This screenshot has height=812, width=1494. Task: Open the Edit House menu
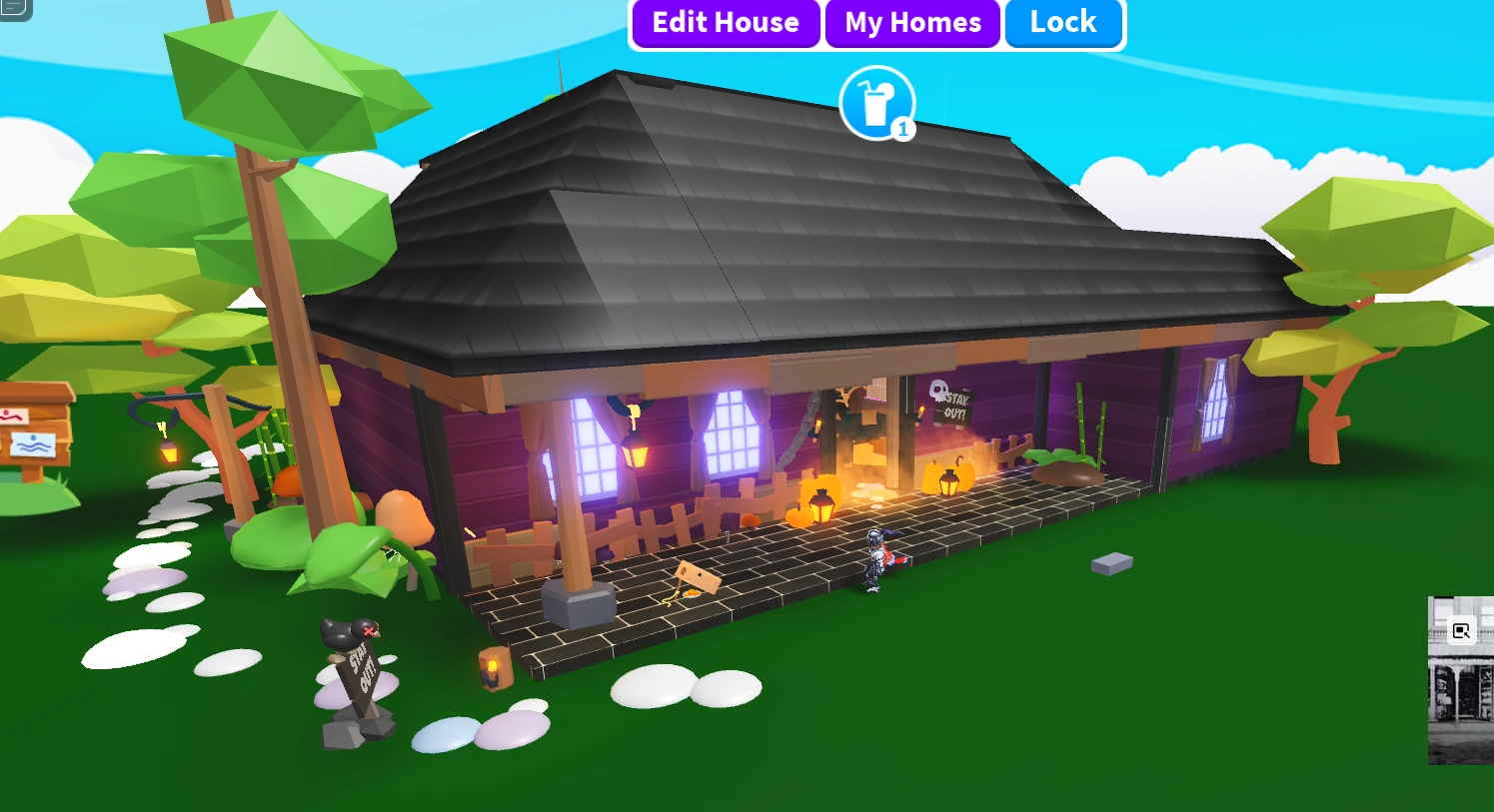pos(725,23)
